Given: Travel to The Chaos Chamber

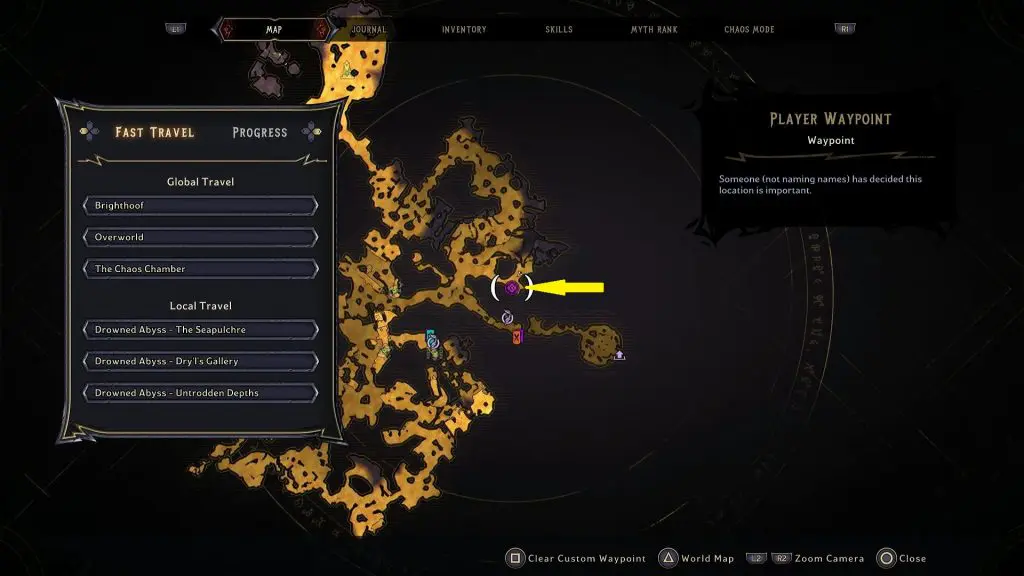Looking at the screenshot, I should (x=201, y=269).
